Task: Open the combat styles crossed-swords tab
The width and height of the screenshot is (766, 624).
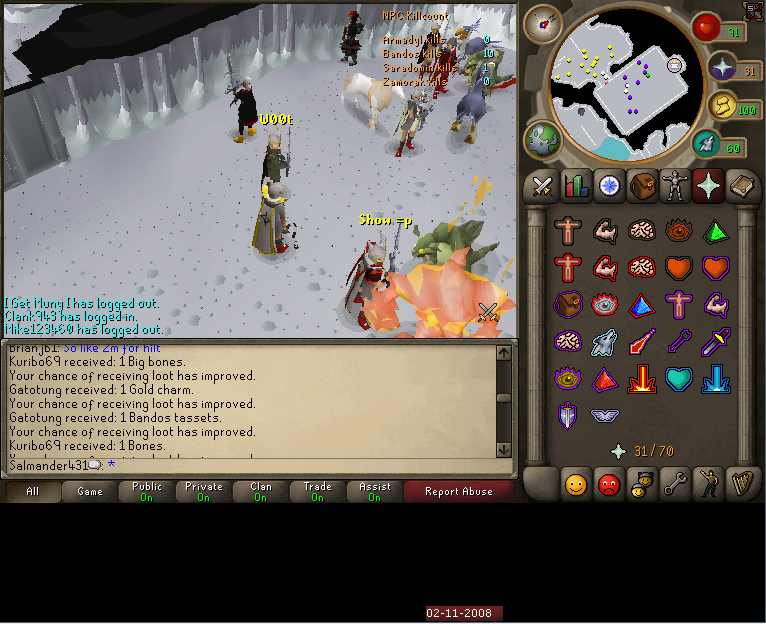Action: pyautogui.click(x=543, y=186)
